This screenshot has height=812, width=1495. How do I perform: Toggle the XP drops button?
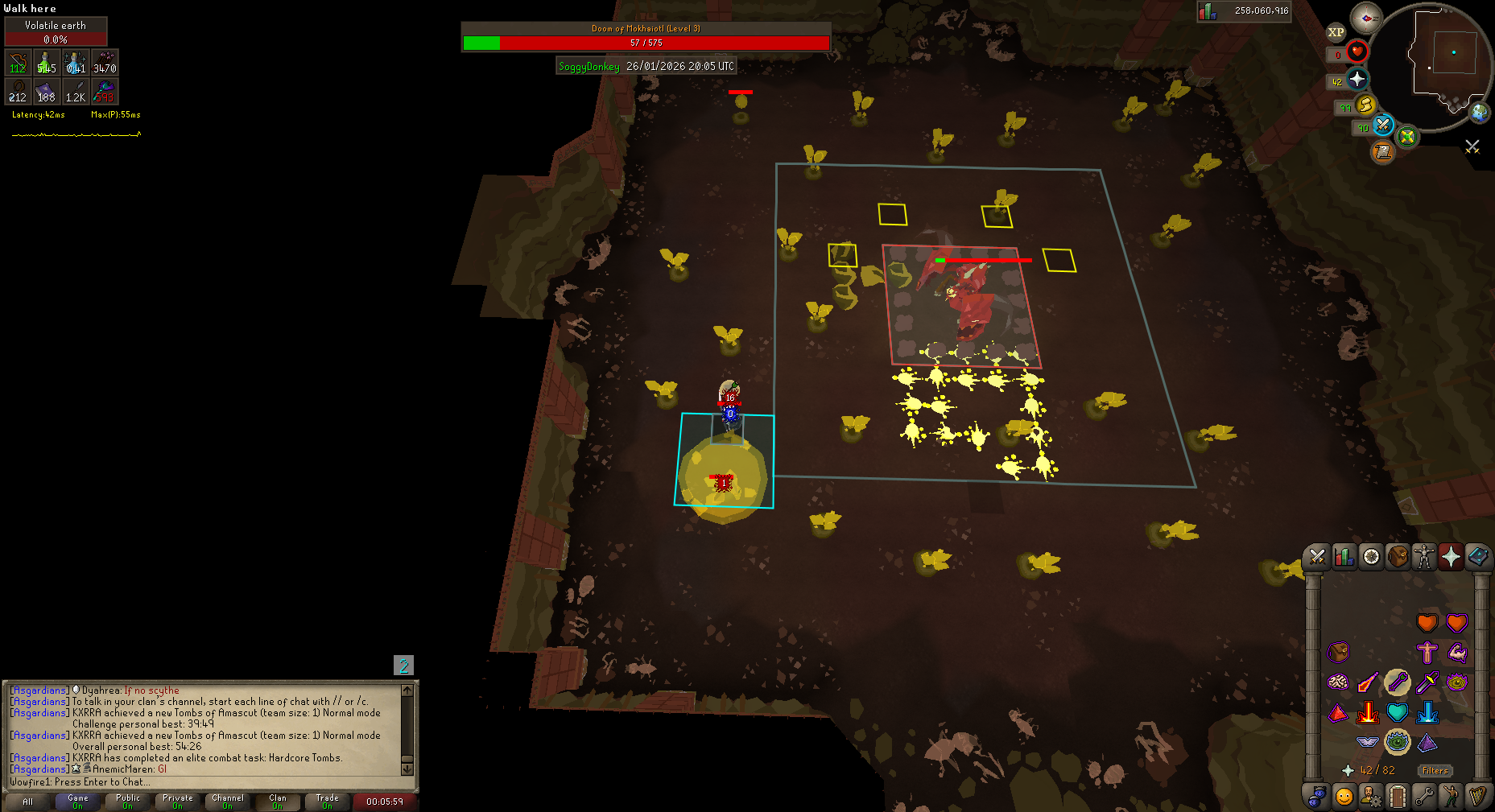[x=1336, y=33]
